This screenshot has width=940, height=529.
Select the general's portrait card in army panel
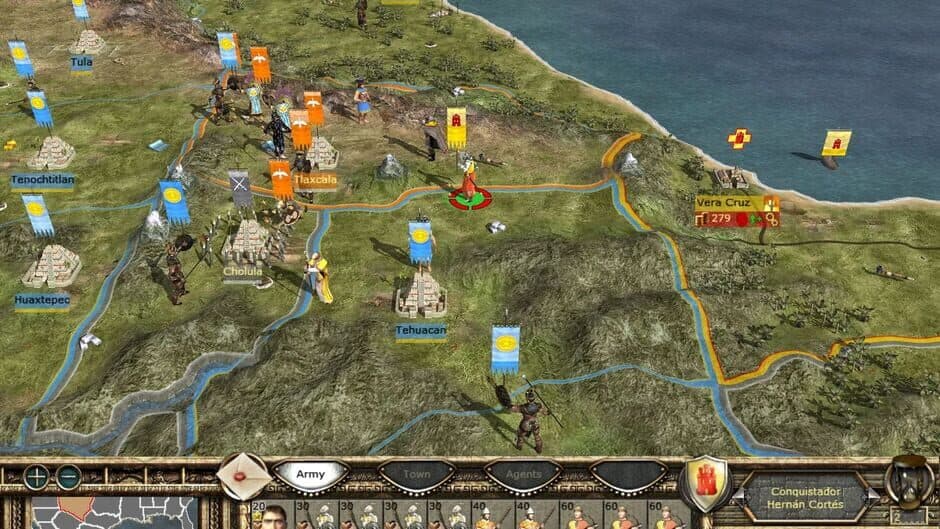click(x=274, y=517)
